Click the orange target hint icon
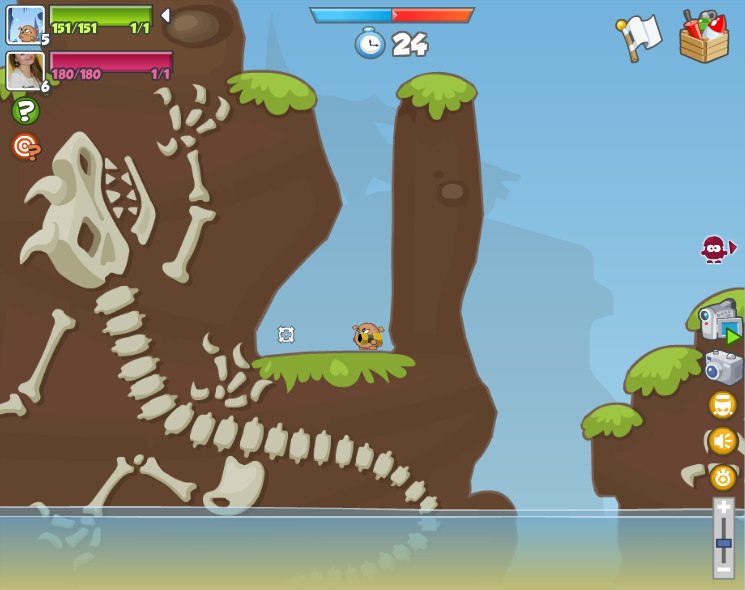 (26, 147)
